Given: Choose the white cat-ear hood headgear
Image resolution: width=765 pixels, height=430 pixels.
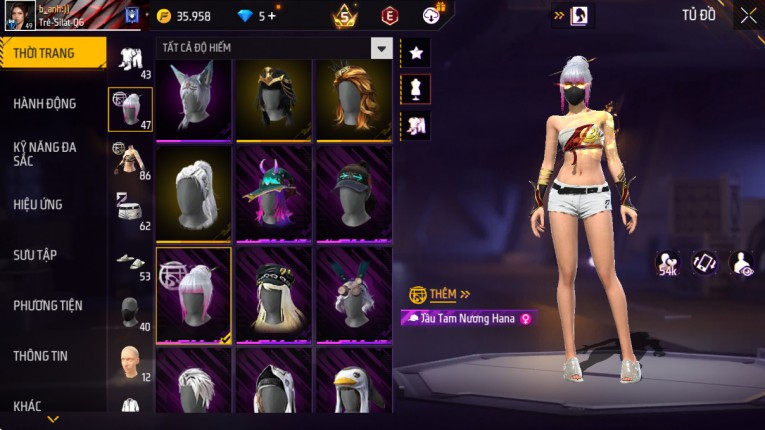Looking at the screenshot, I should (x=194, y=99).
